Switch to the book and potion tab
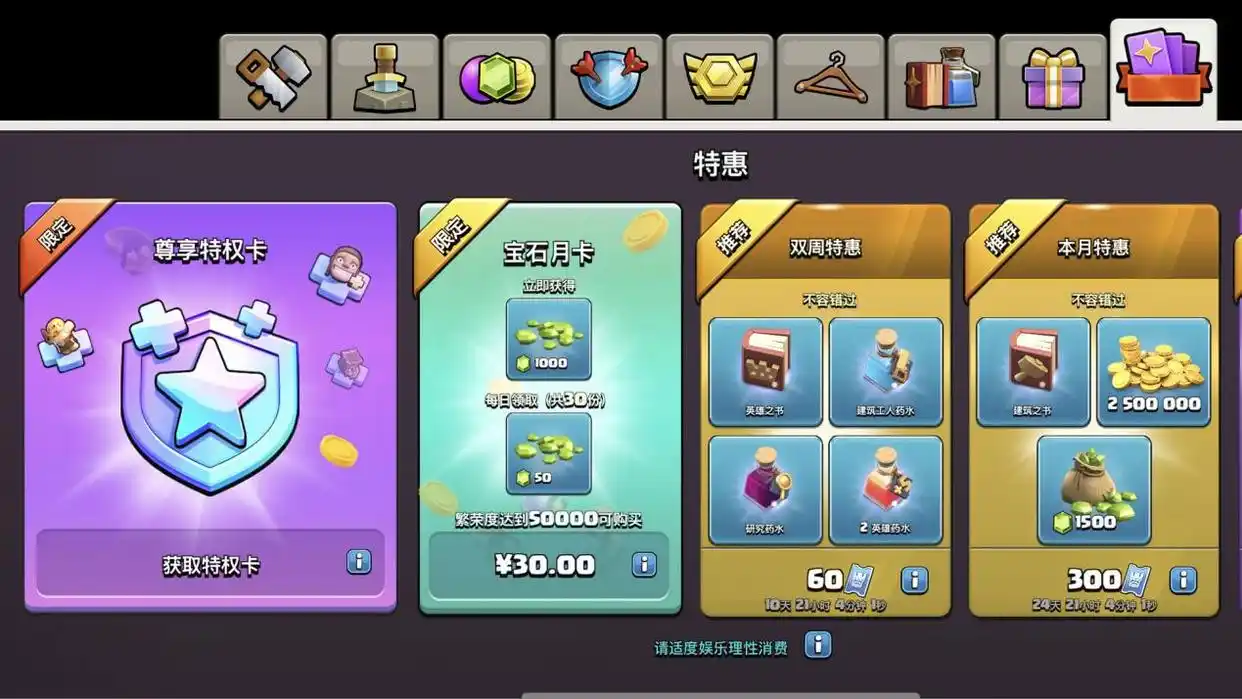 coord(941,77)
